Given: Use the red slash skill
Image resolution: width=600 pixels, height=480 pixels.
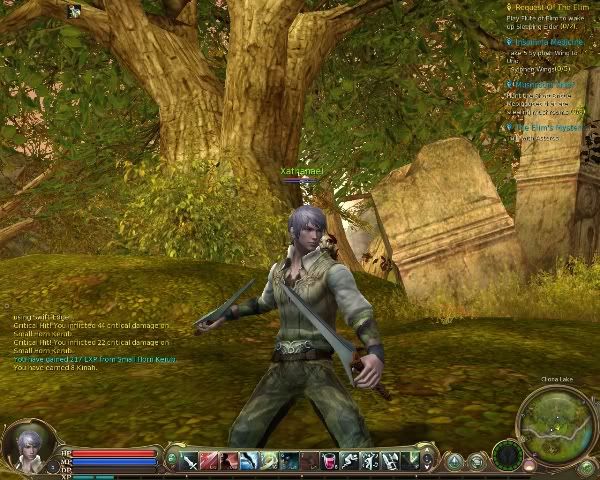Looking at the screenshot, I should pyautogui.click(x=209, y=461).
